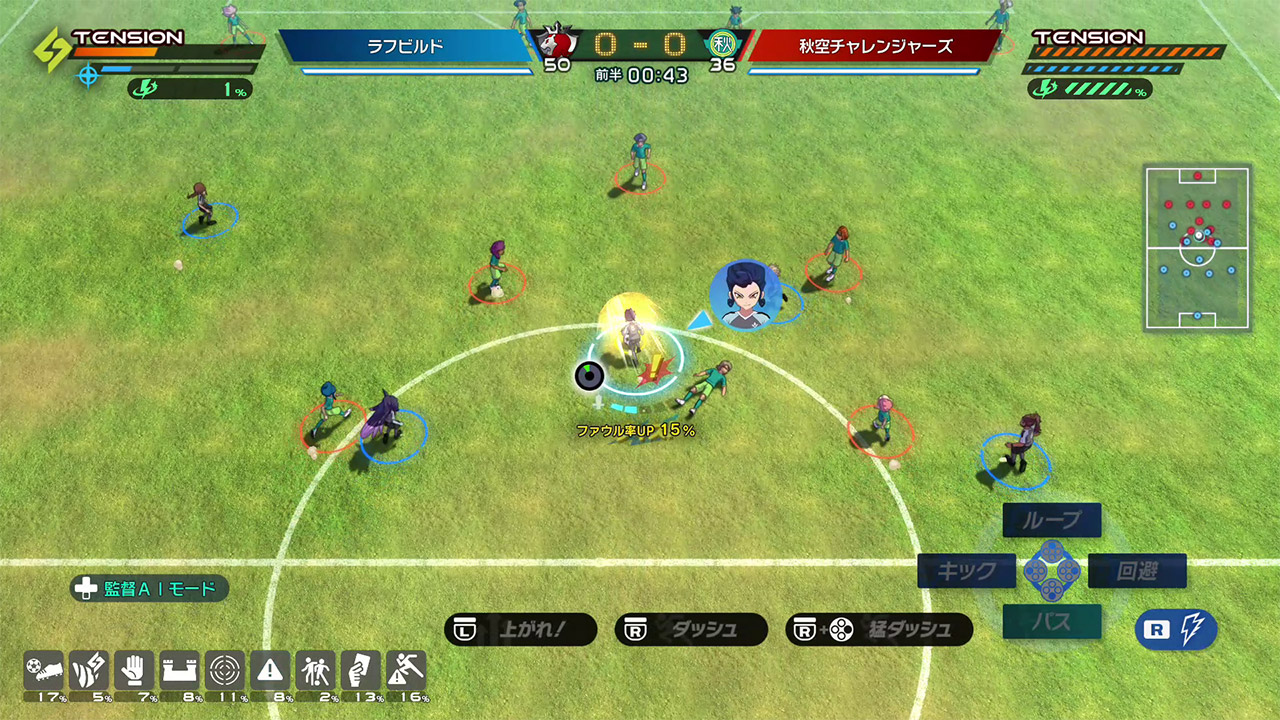Activate the 回避 (dodge) action button
This screenshot has width=1280, height=720.
coord(1137,571)
